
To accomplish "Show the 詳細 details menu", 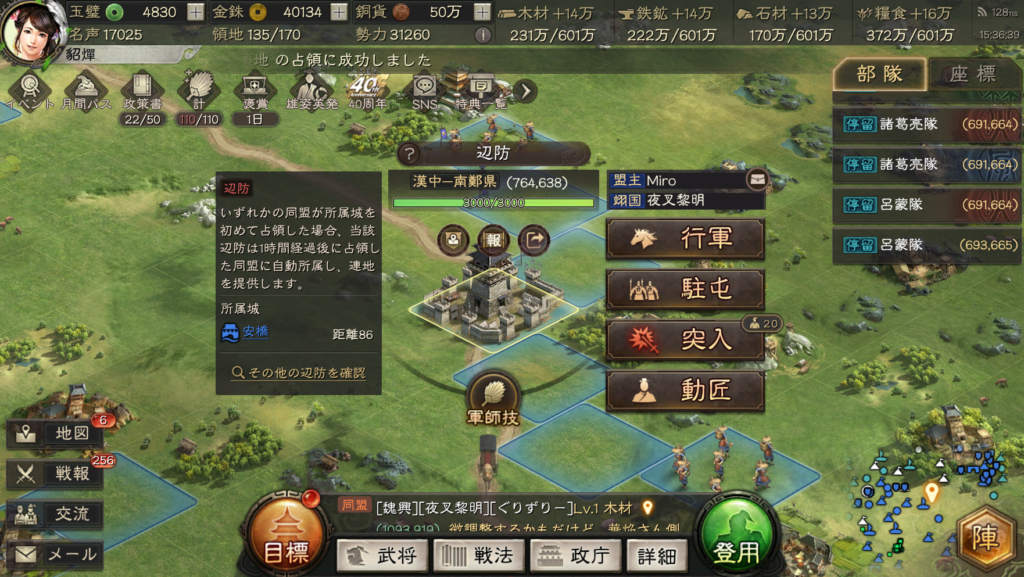I will point(656,555).
